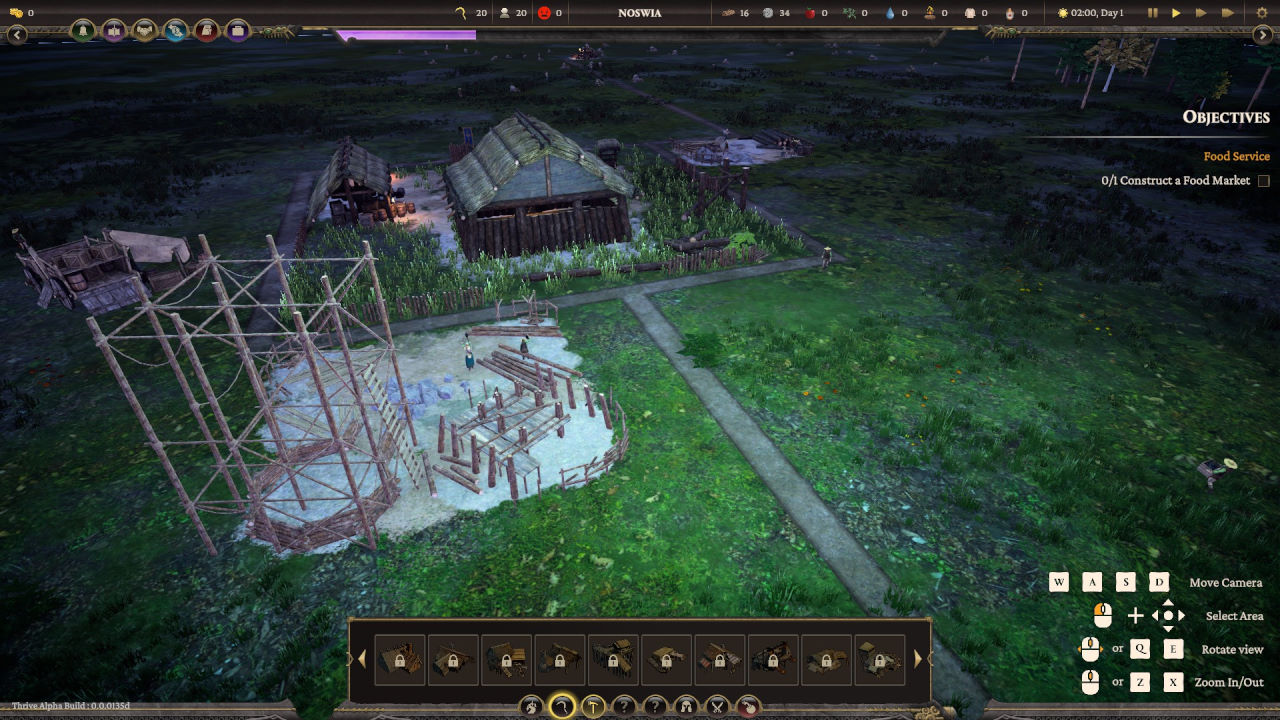Set game speed to normal play
Screen dimensions: 1280x720
(x=1176, y=13)
